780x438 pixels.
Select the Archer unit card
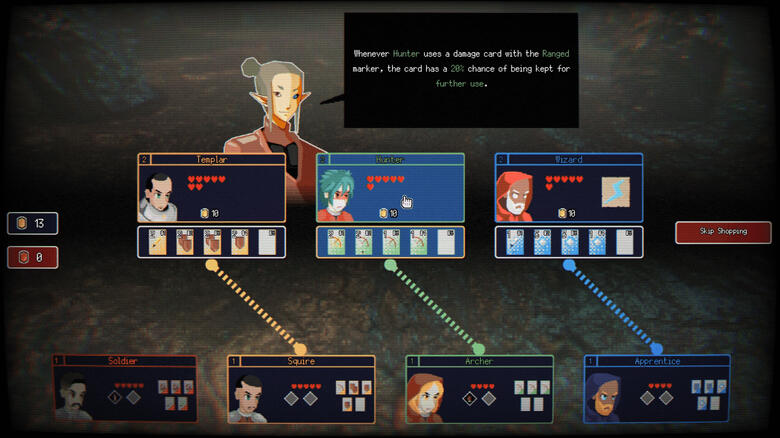pos(479,389)
